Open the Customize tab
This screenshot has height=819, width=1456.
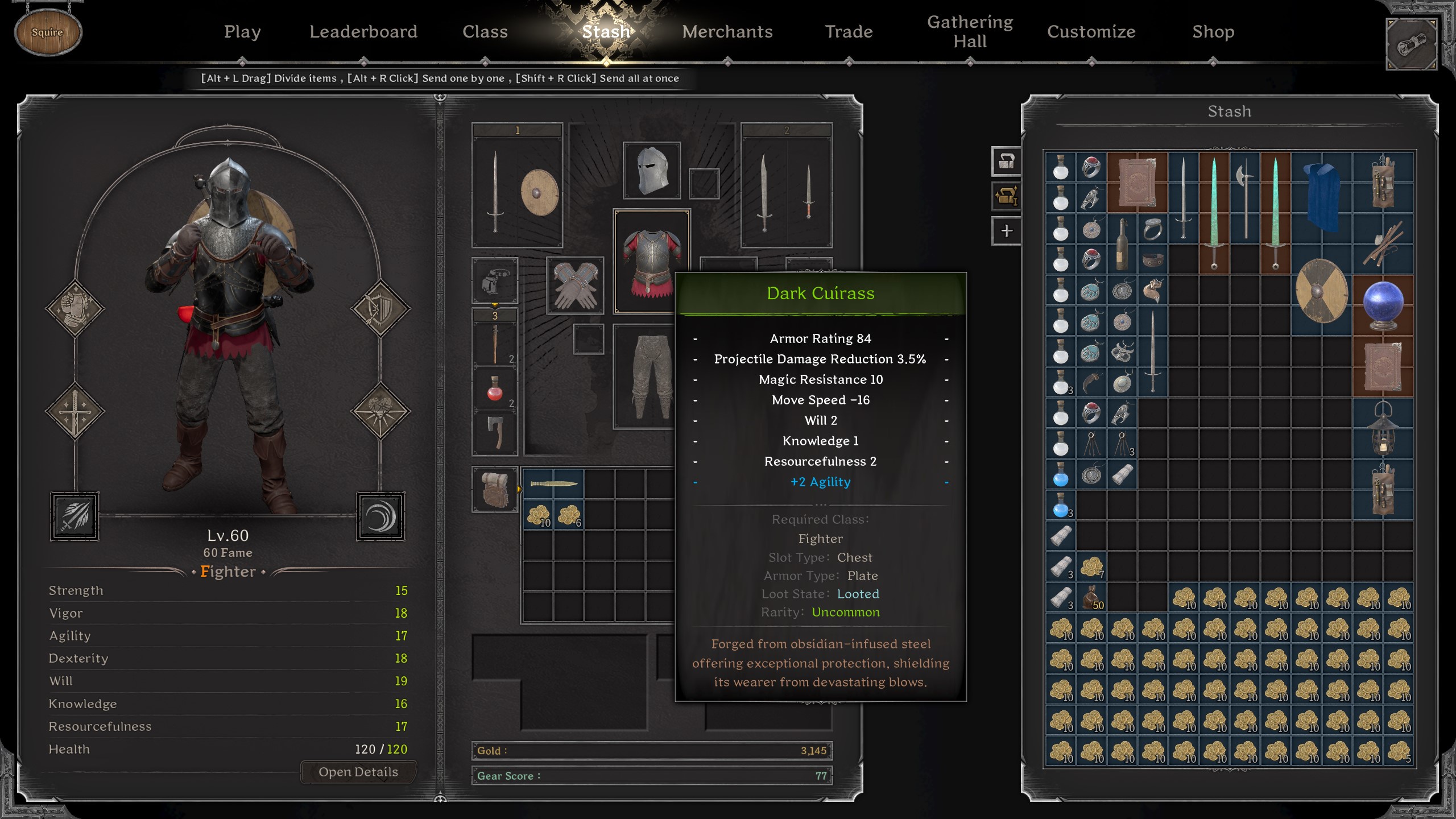coord(1091,32)
